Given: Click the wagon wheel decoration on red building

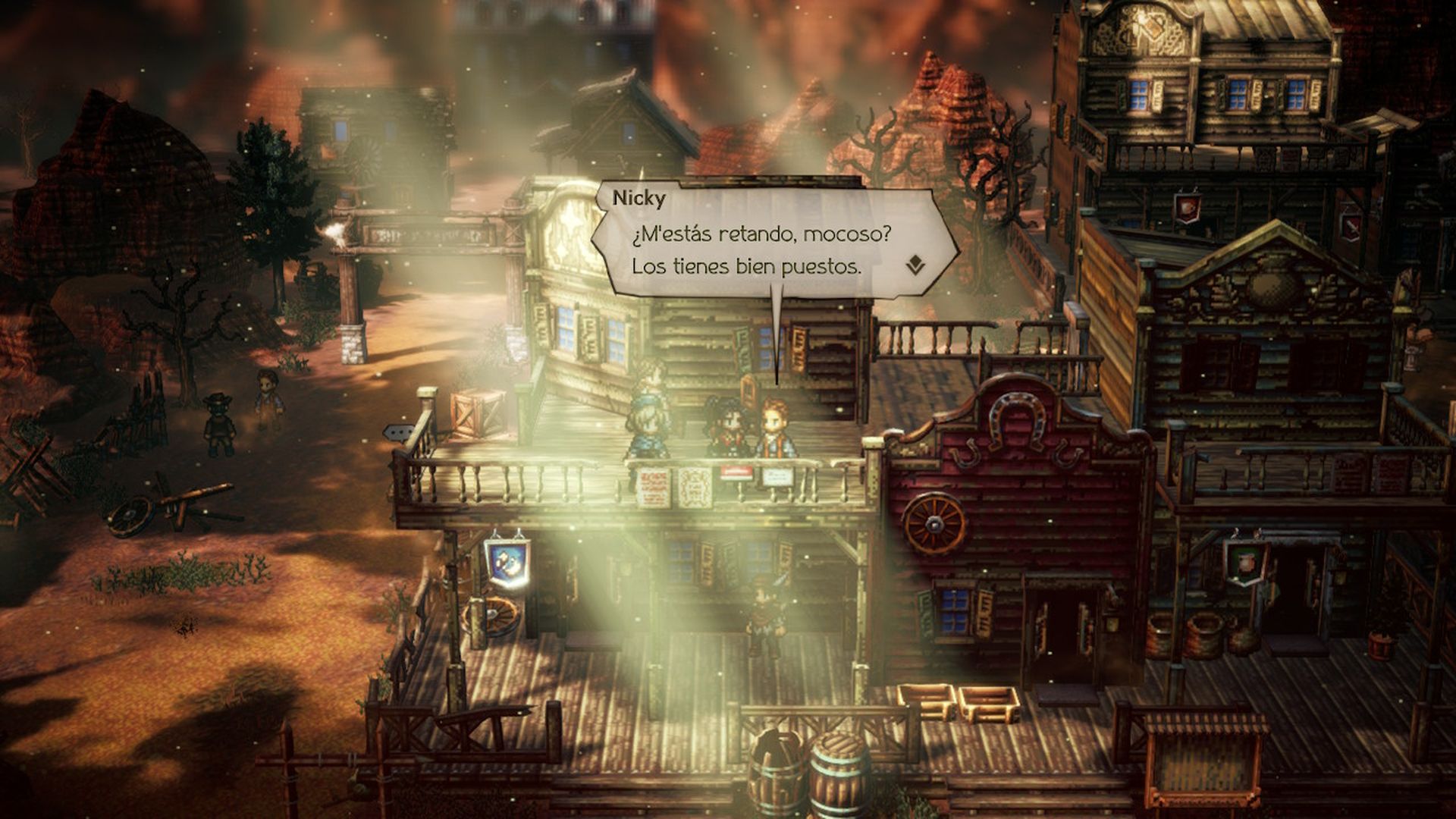Looking at the screenshot, I should point(934,523).
